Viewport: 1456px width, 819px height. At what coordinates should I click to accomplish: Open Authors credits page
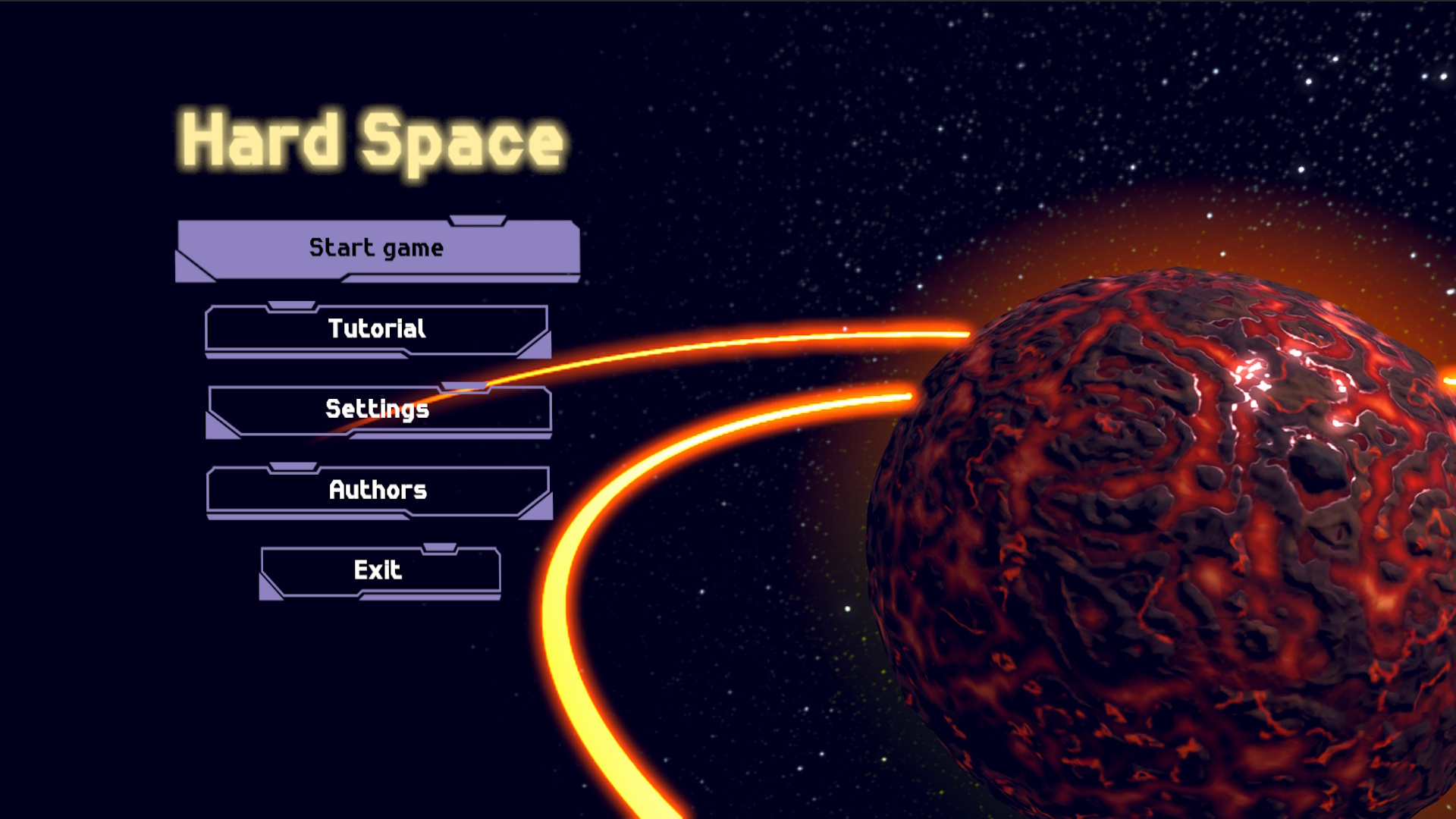(x=377, y=491)
